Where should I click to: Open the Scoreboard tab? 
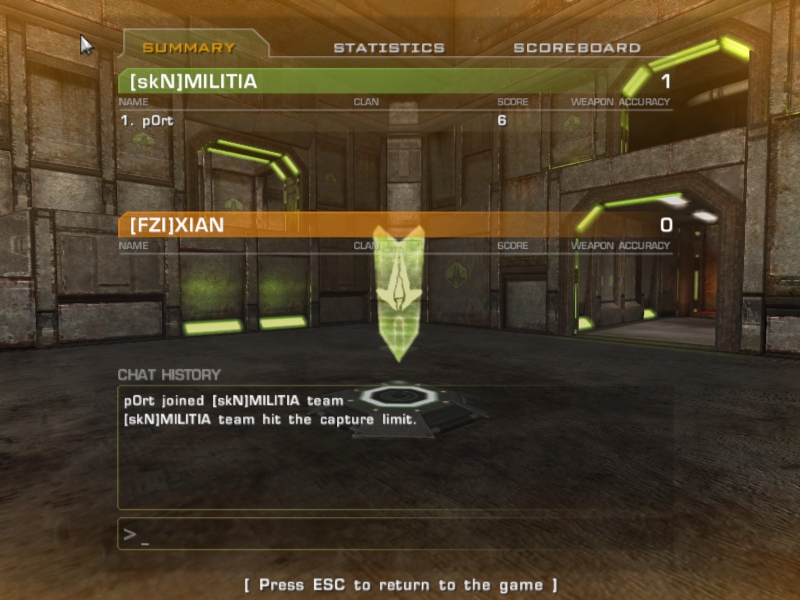(577, 47)
